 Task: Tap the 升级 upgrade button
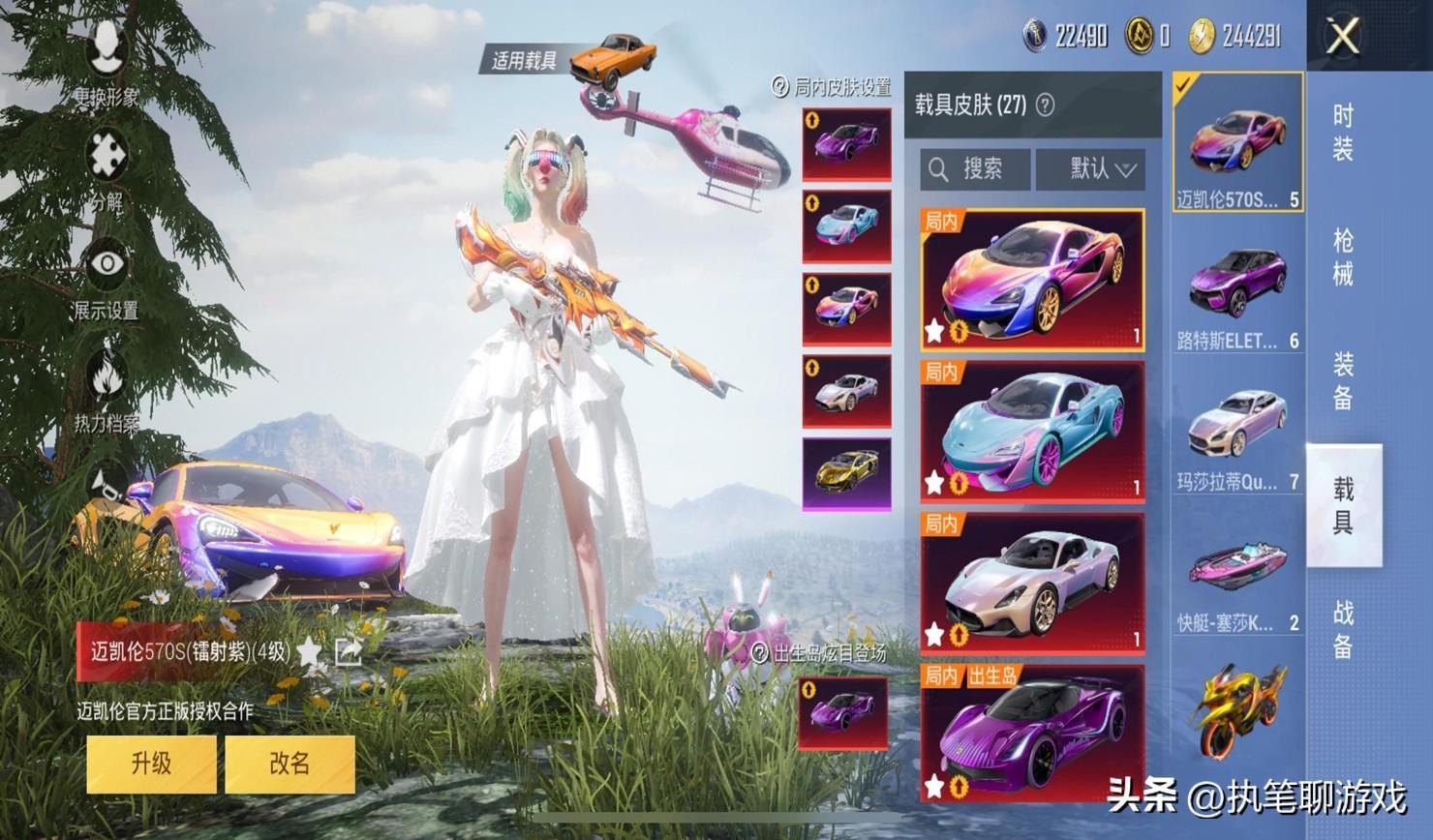click(151, 764)
